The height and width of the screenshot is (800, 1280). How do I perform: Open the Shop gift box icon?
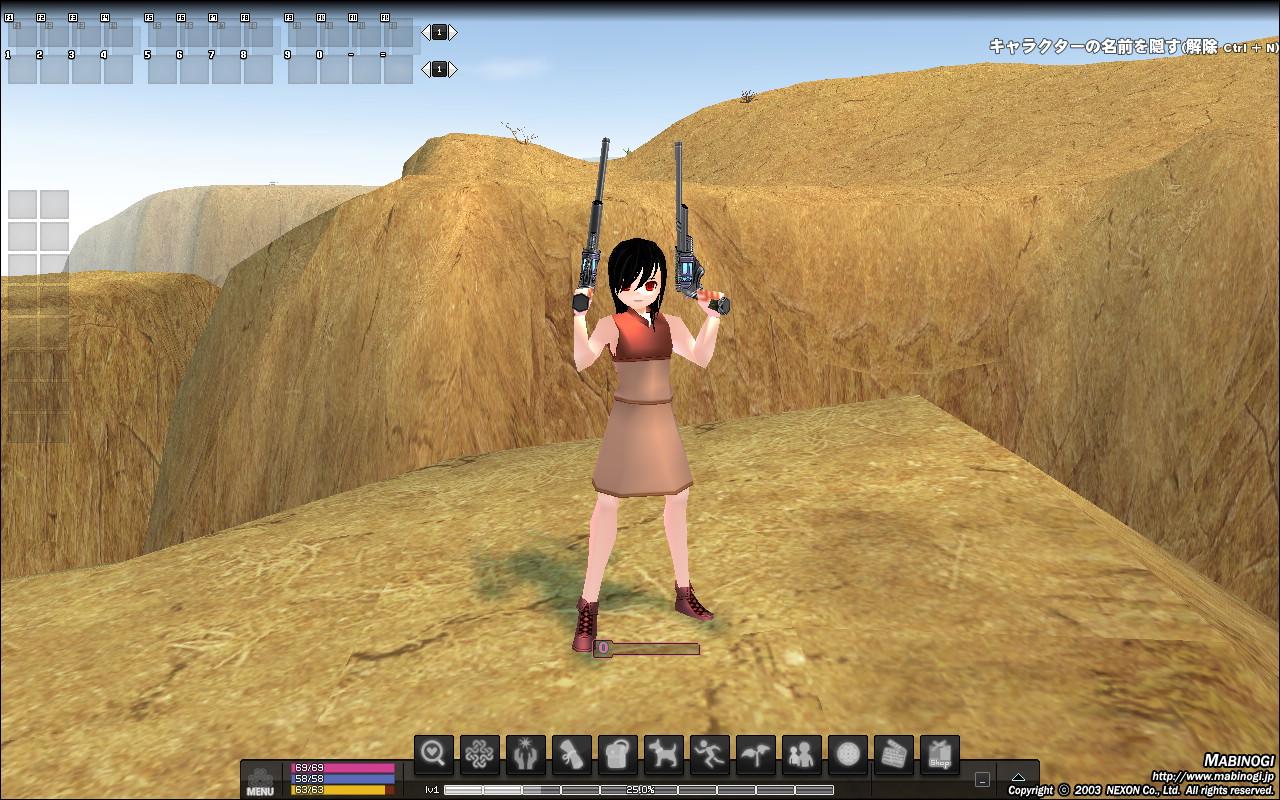pos(940,754)
